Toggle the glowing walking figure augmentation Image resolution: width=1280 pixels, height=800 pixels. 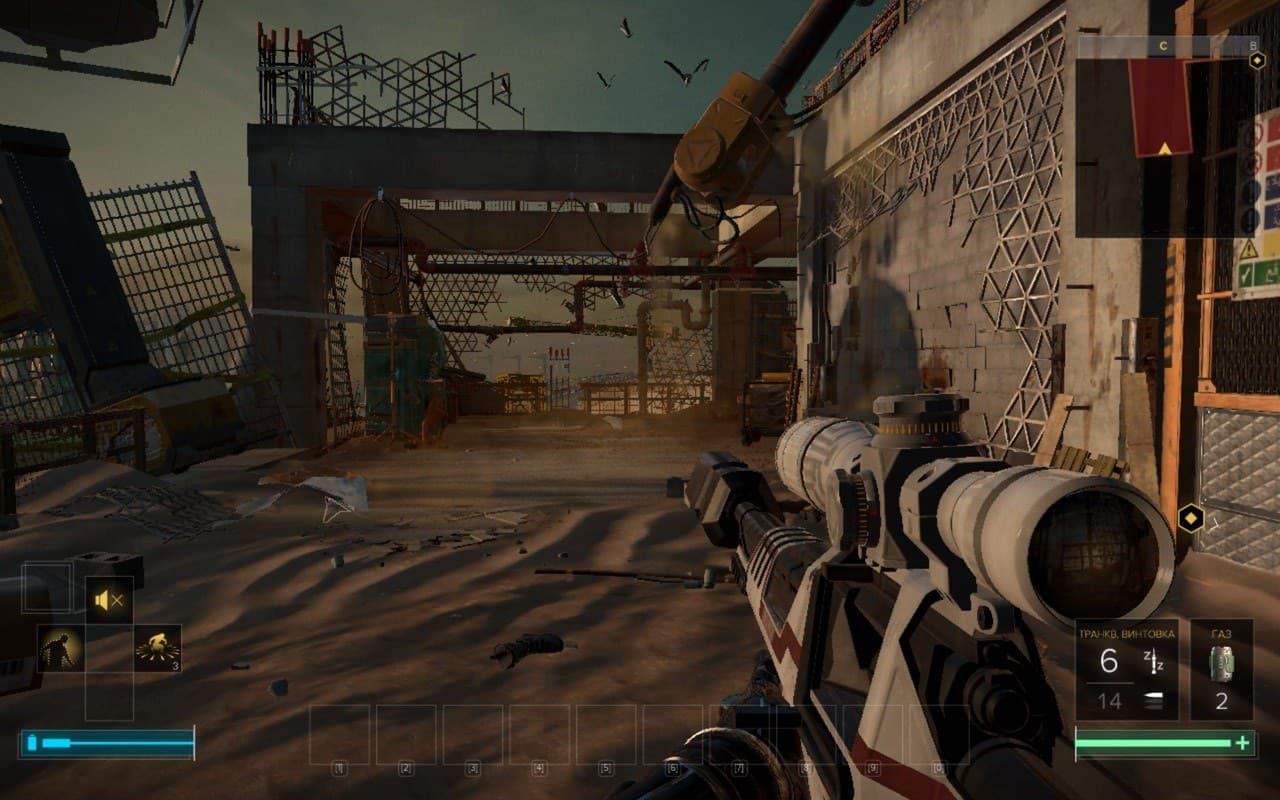(x=60, y=648)
